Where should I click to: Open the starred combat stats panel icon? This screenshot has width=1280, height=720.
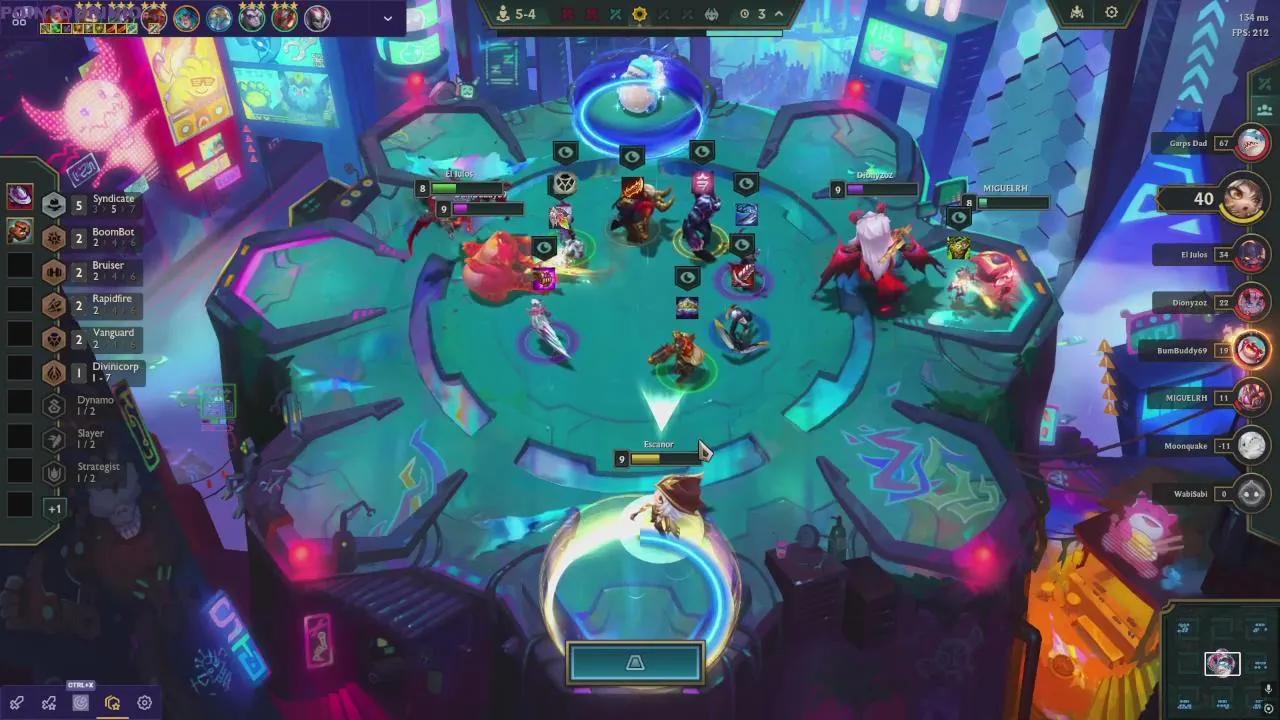(48, 703)
